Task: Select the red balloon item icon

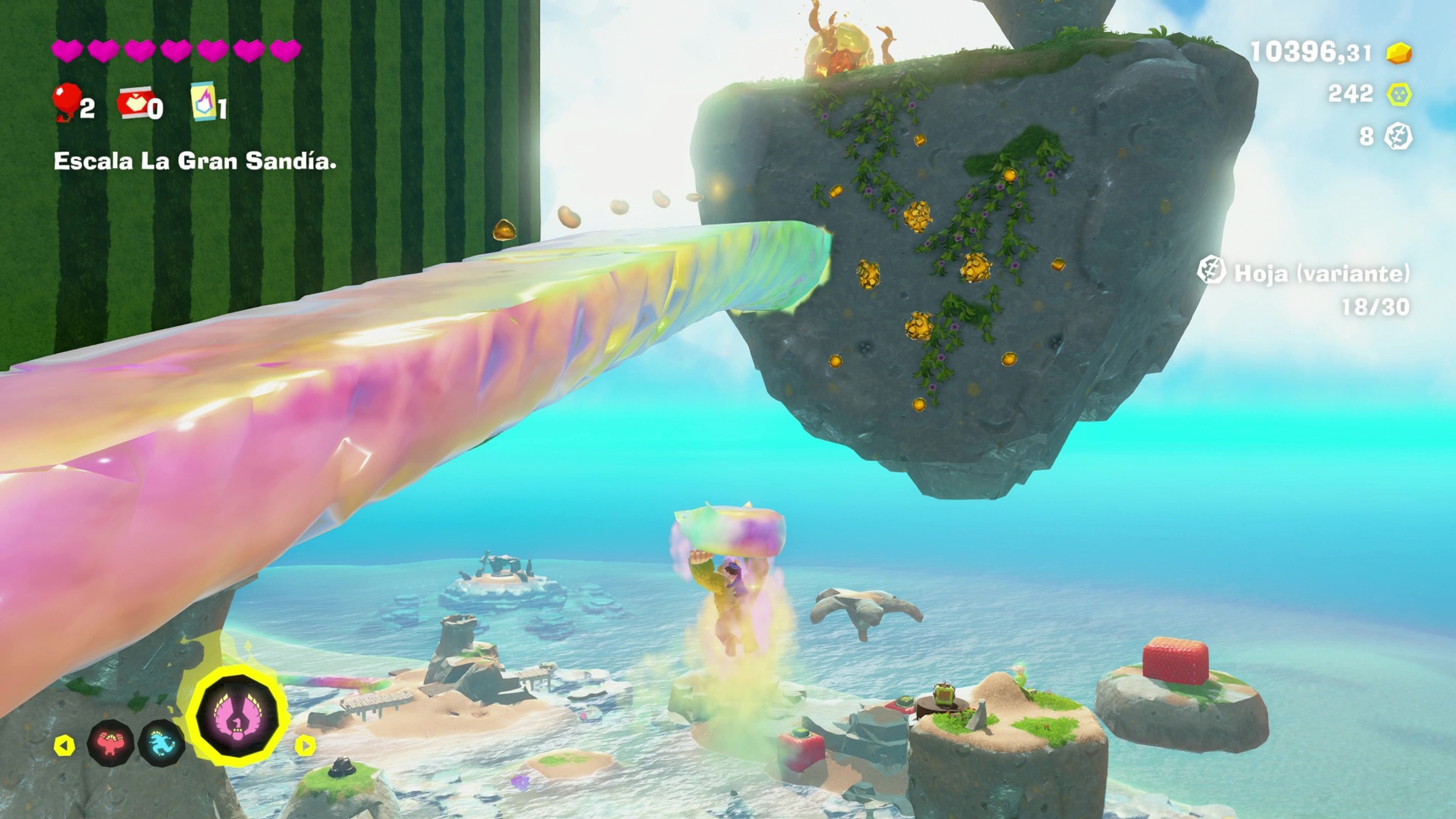Action: [67, 100]
